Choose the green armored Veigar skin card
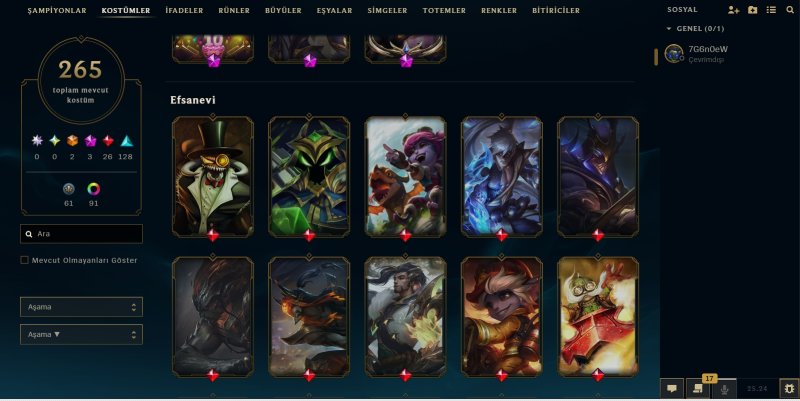This screenshot has height=401, width=800. 309,177
